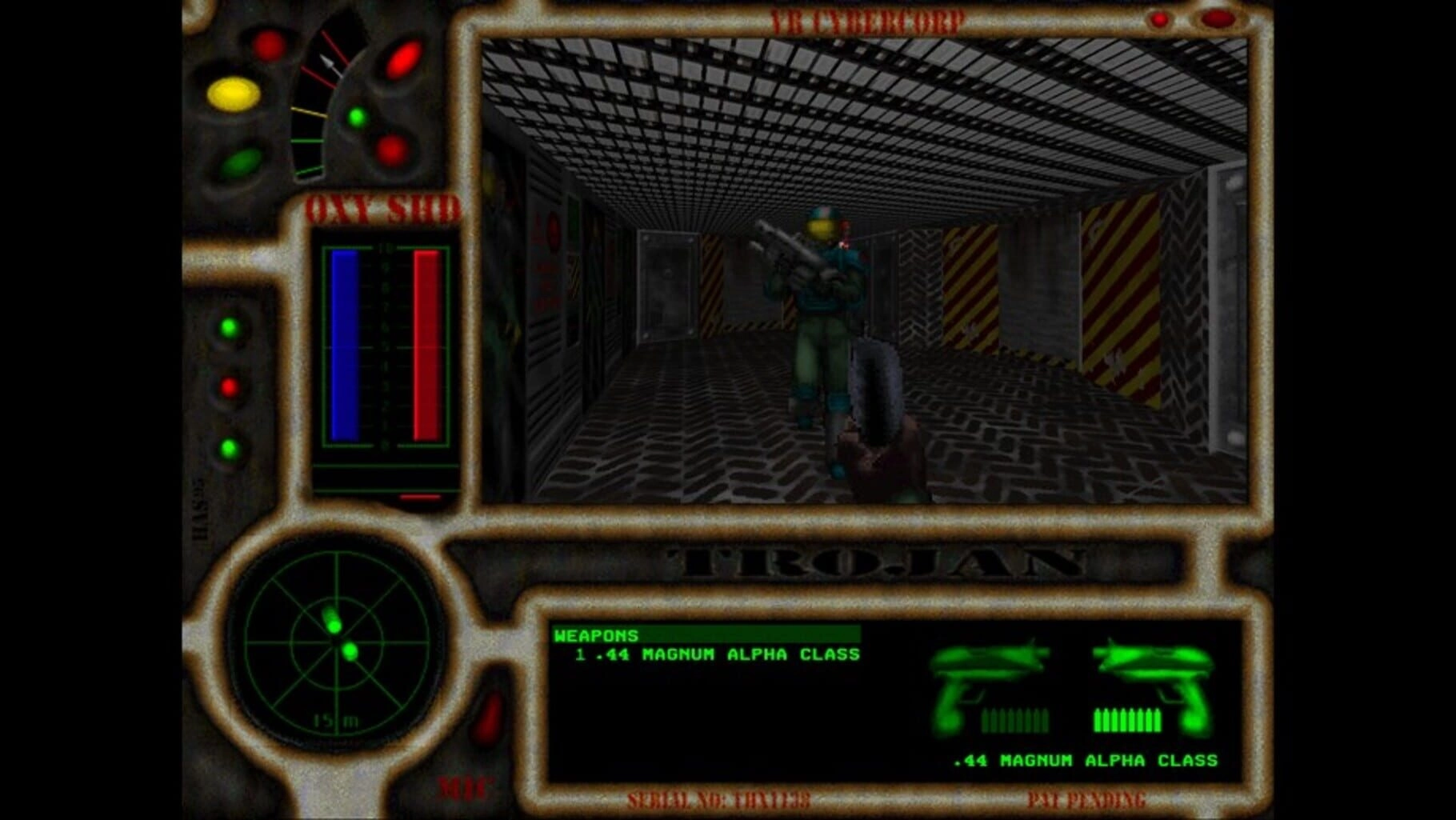Open the circular green radar display

click(336, 638)
